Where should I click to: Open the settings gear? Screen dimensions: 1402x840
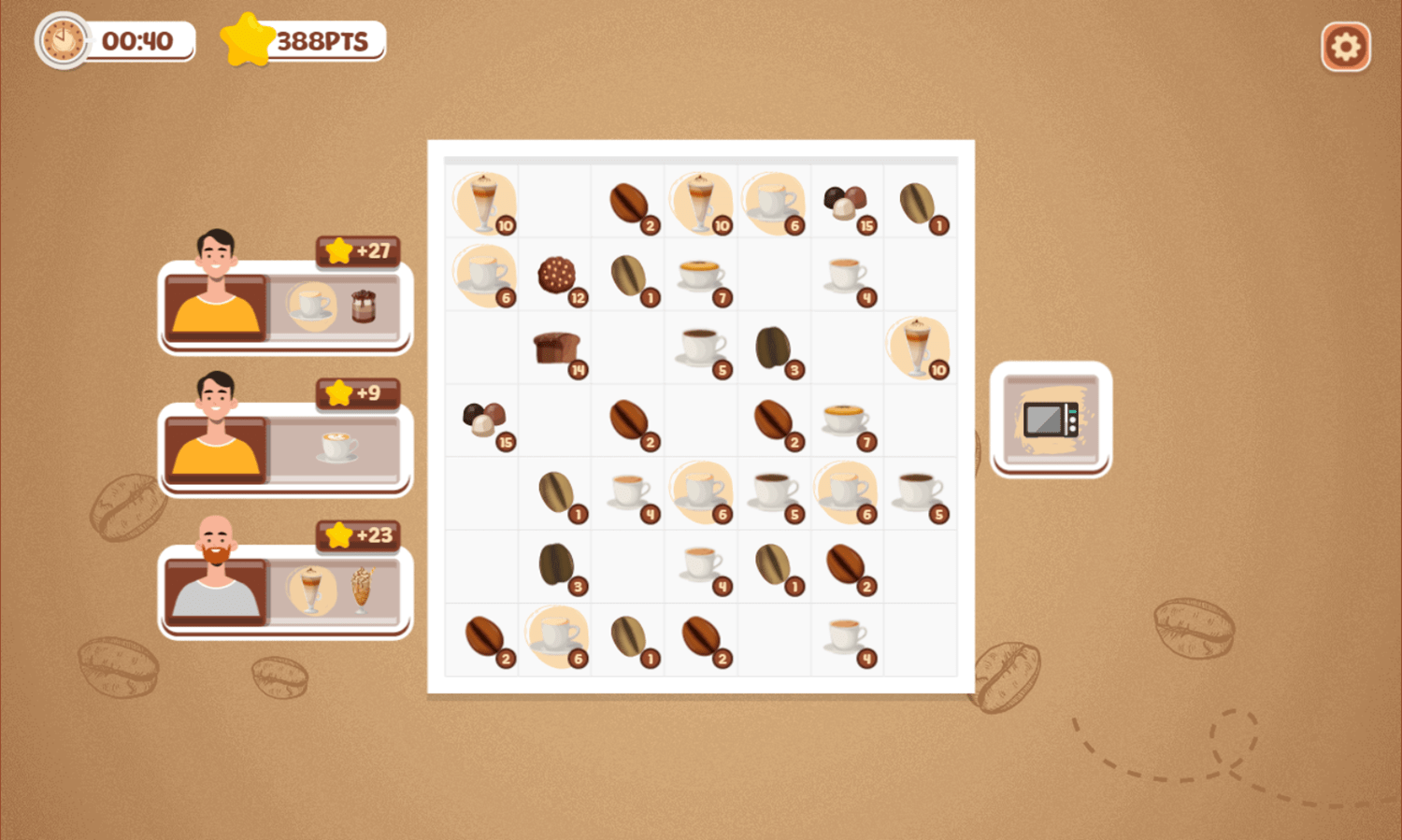tap(1346, 44)
